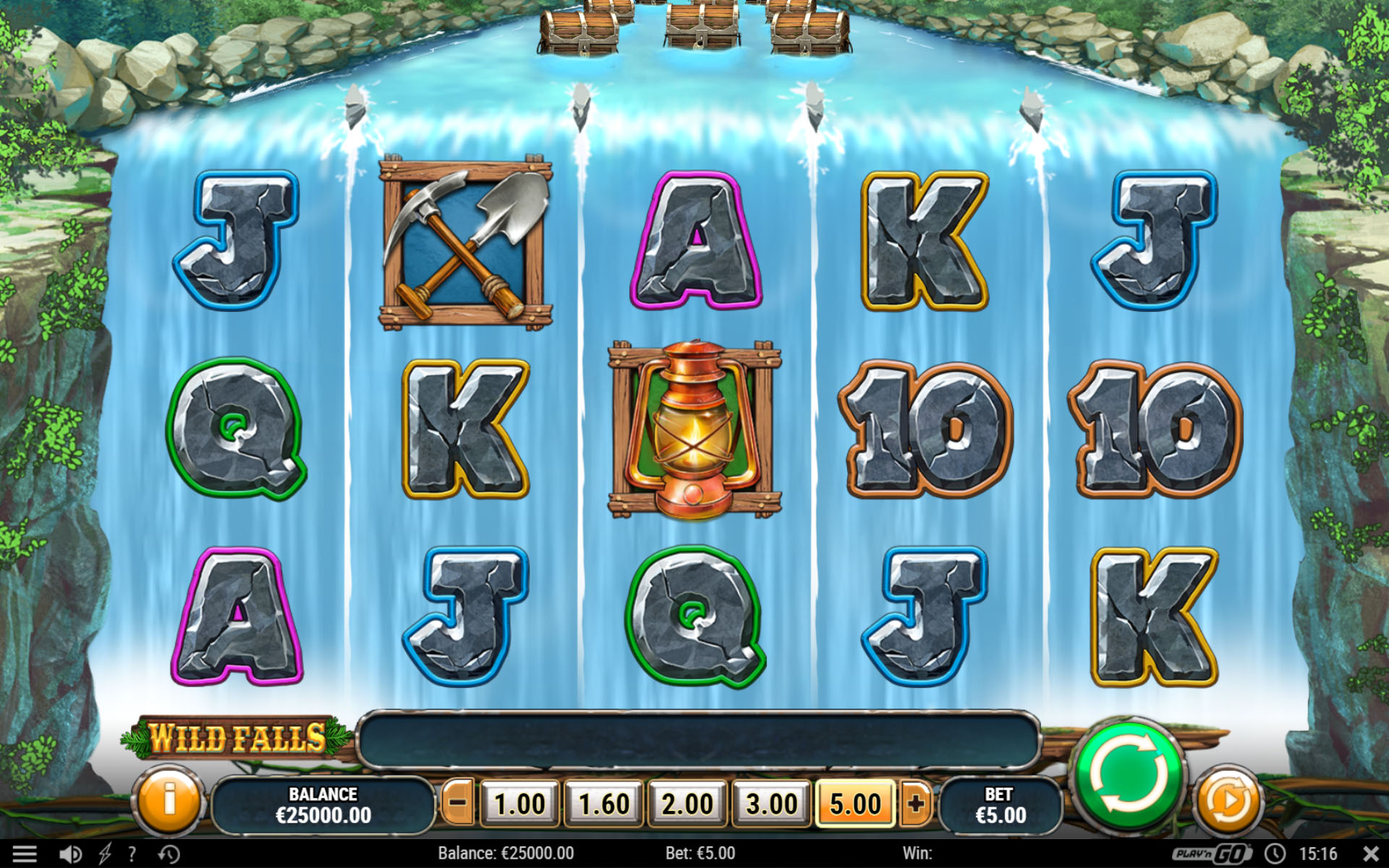Increase the bet with the plus button

point(916,803)
